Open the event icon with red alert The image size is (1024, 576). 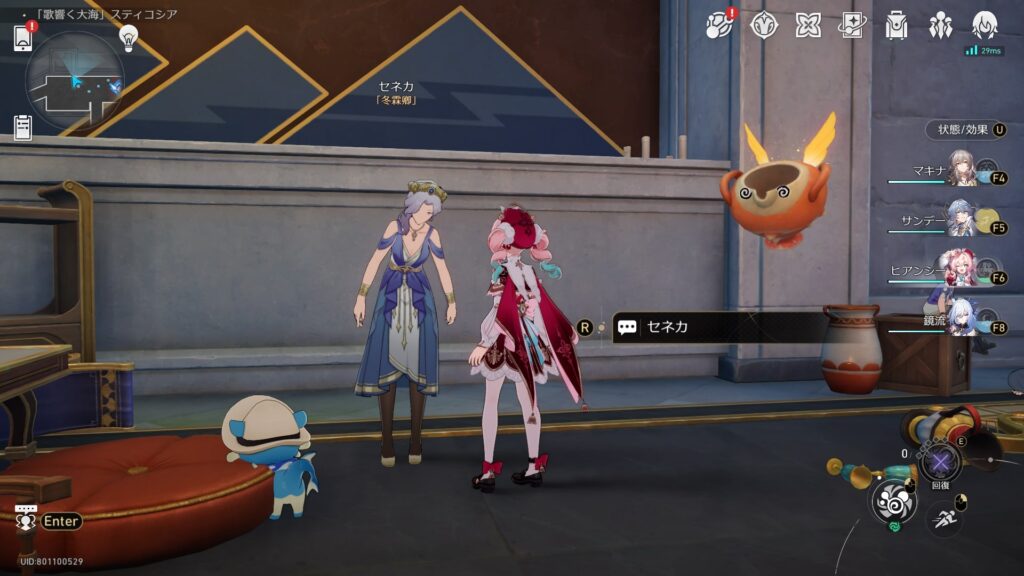click(x=720, y=25)
